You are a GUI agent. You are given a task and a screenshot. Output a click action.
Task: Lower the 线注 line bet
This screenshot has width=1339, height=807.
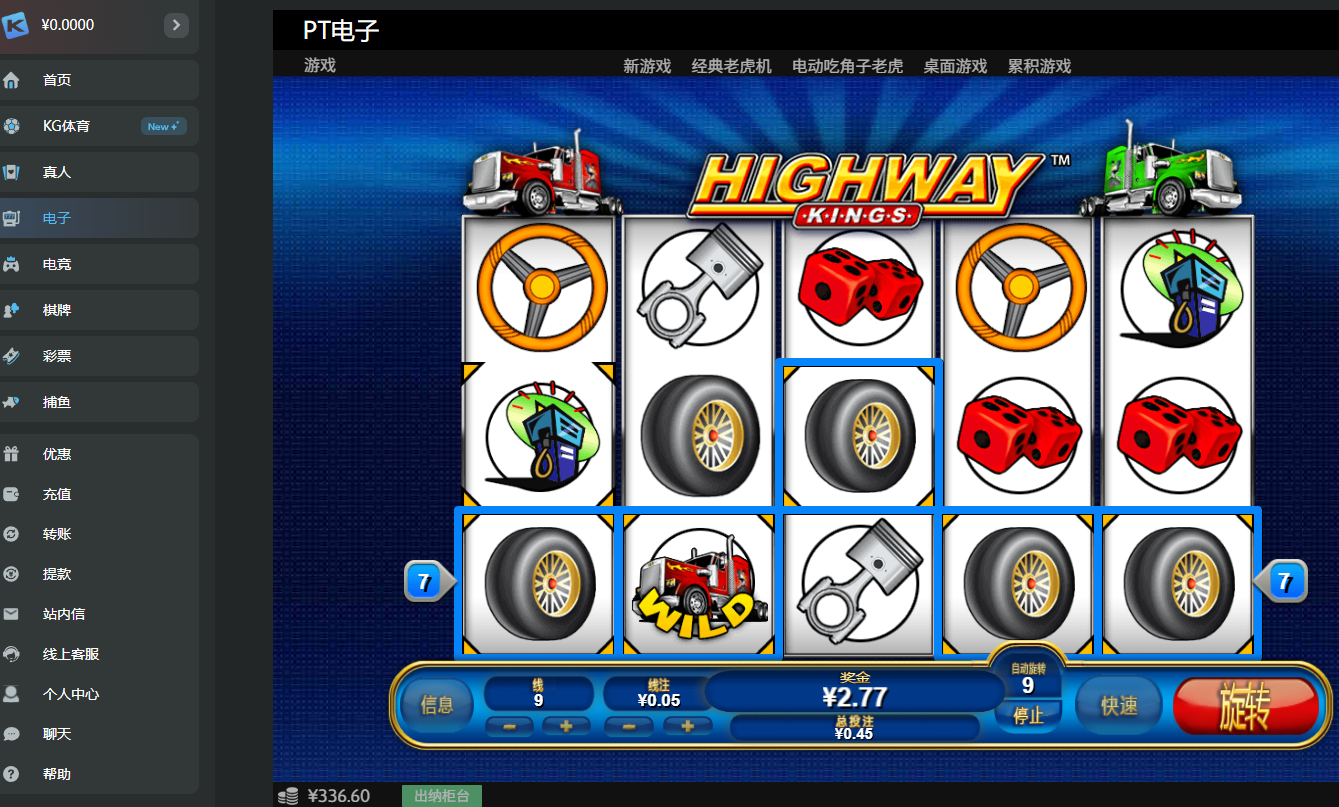(630, 726)
